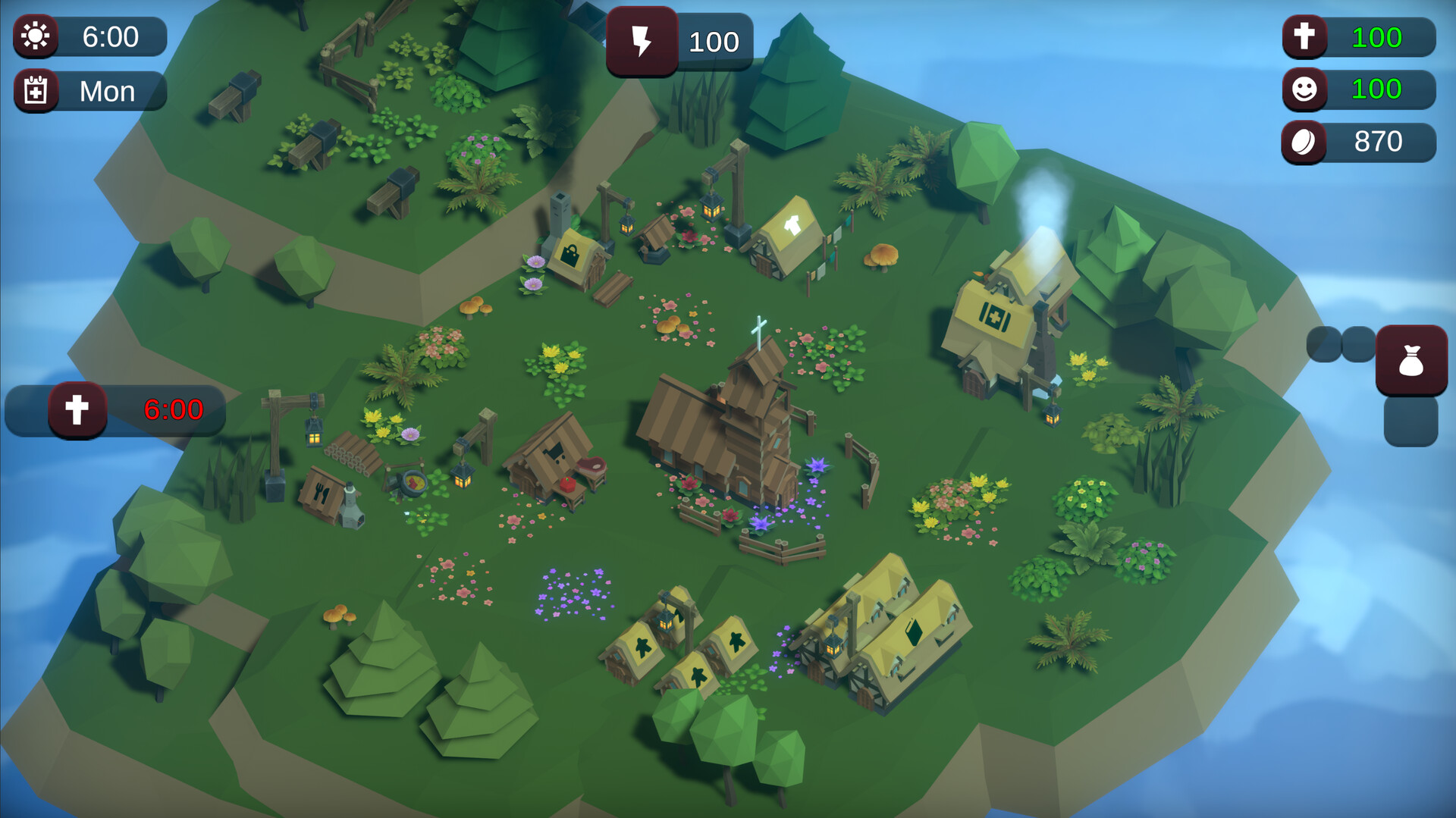Click the Mon day label
Screen dimensions: 1456x818
(x=106, y=90)
